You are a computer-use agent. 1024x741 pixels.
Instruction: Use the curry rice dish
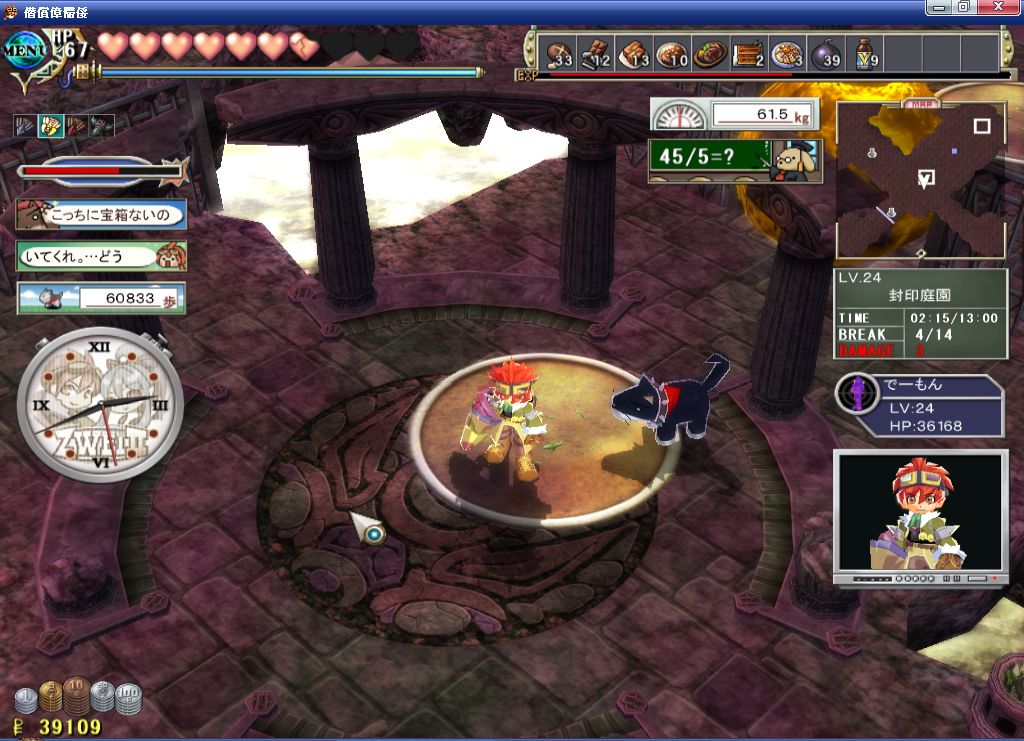673,52
